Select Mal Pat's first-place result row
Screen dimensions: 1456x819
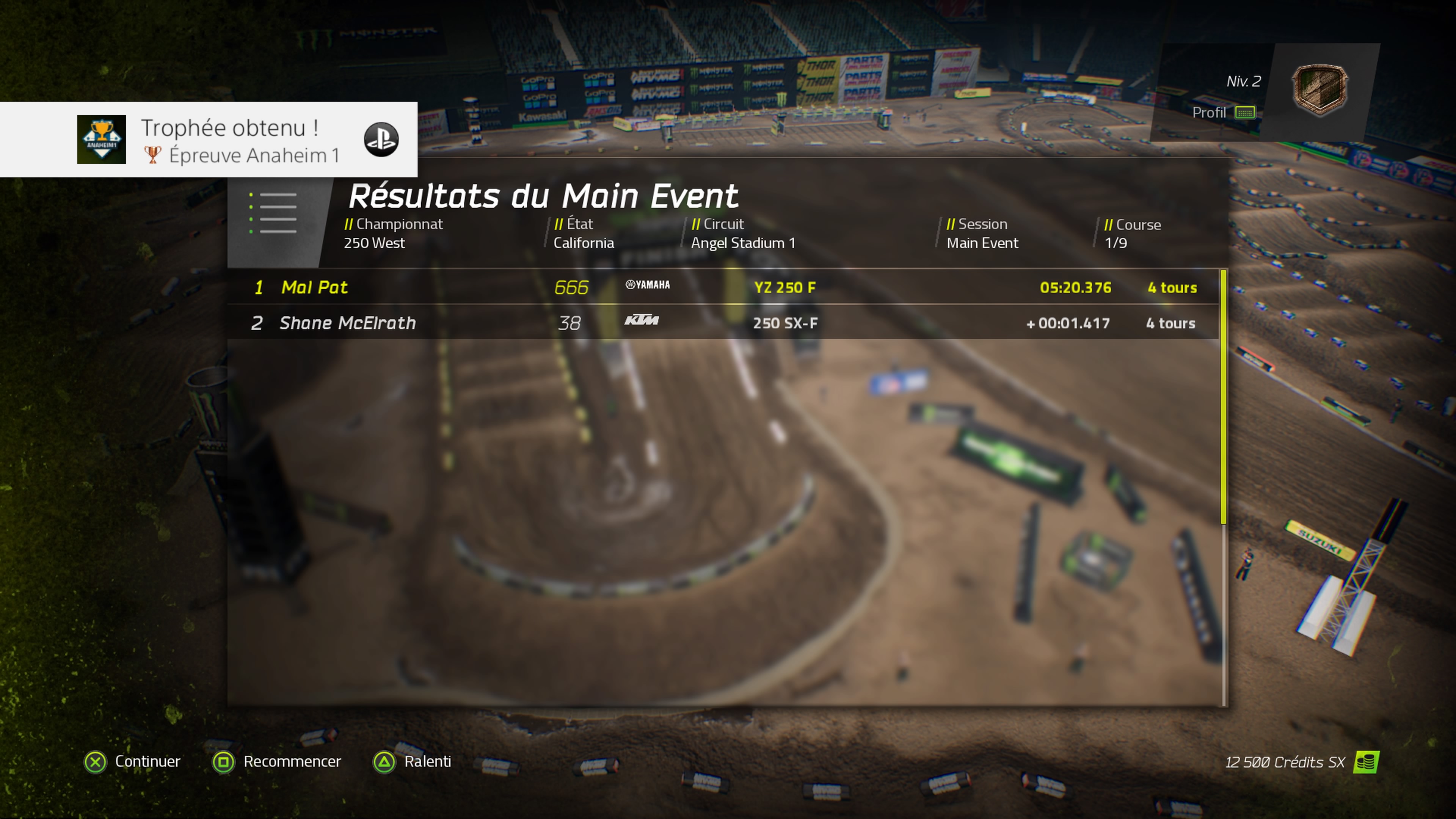point(723,287)
